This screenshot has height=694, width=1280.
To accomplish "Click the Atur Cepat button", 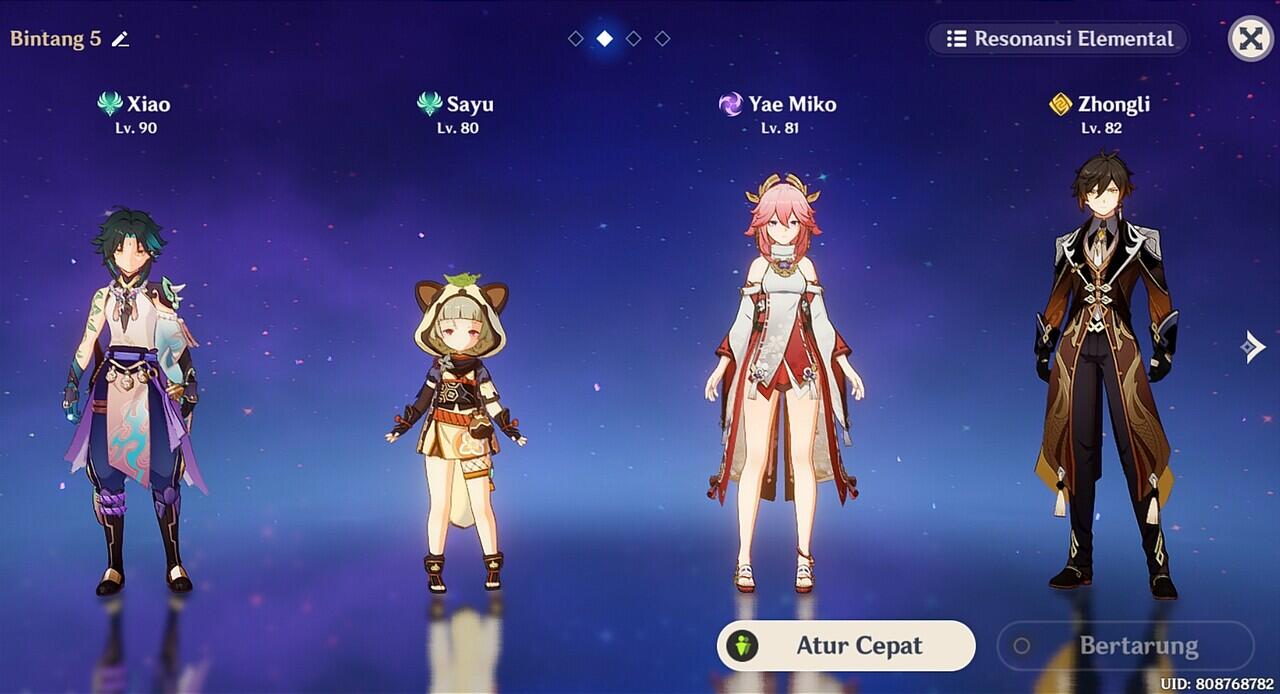I will [846, 646].
